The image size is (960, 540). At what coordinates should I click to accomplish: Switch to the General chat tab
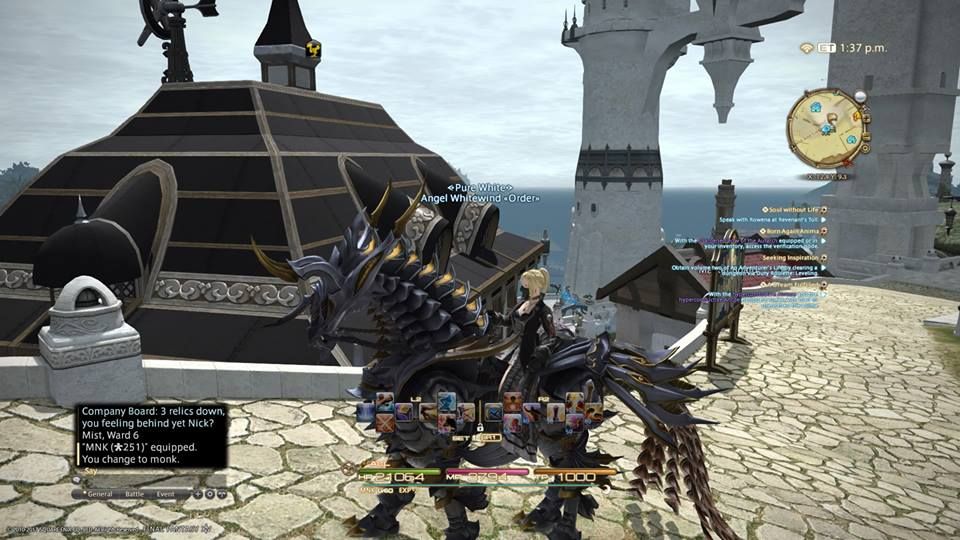[x=99, y=494]
